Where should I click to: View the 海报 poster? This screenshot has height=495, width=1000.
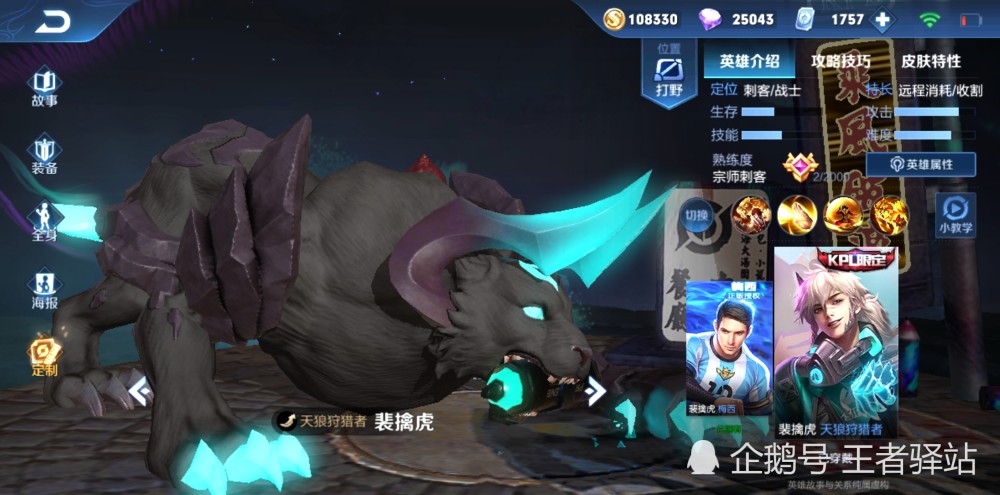pos(44,289)
